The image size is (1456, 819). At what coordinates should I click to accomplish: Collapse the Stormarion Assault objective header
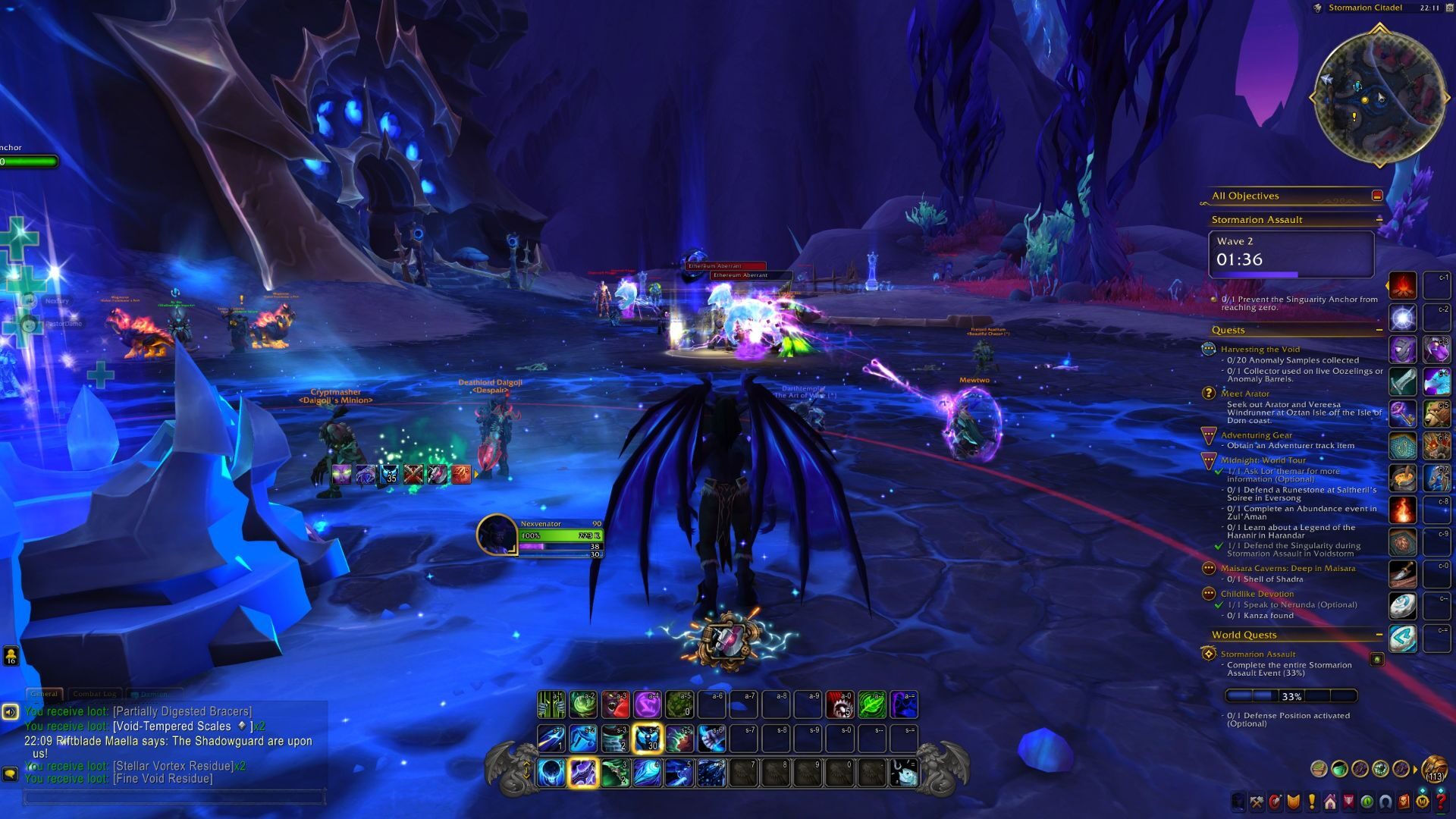click(1379, 219)
